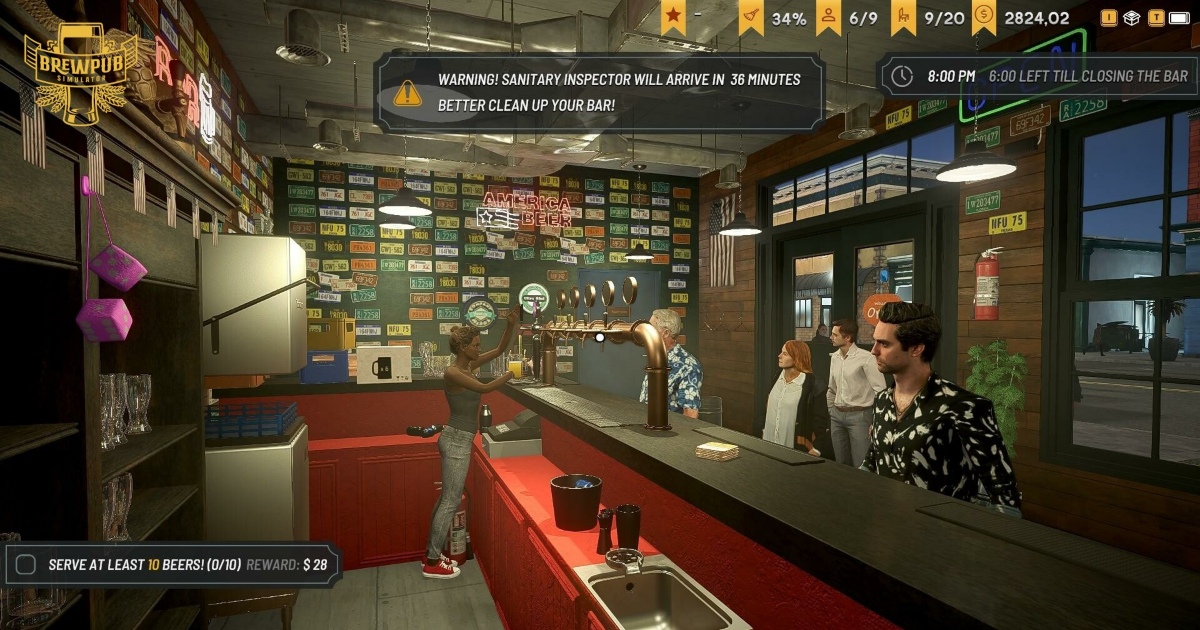The width and height of the screenshot is (1200, 630).
Task: Click the customer count person icon
Action: pyautogui.click(x=828, y=17)
